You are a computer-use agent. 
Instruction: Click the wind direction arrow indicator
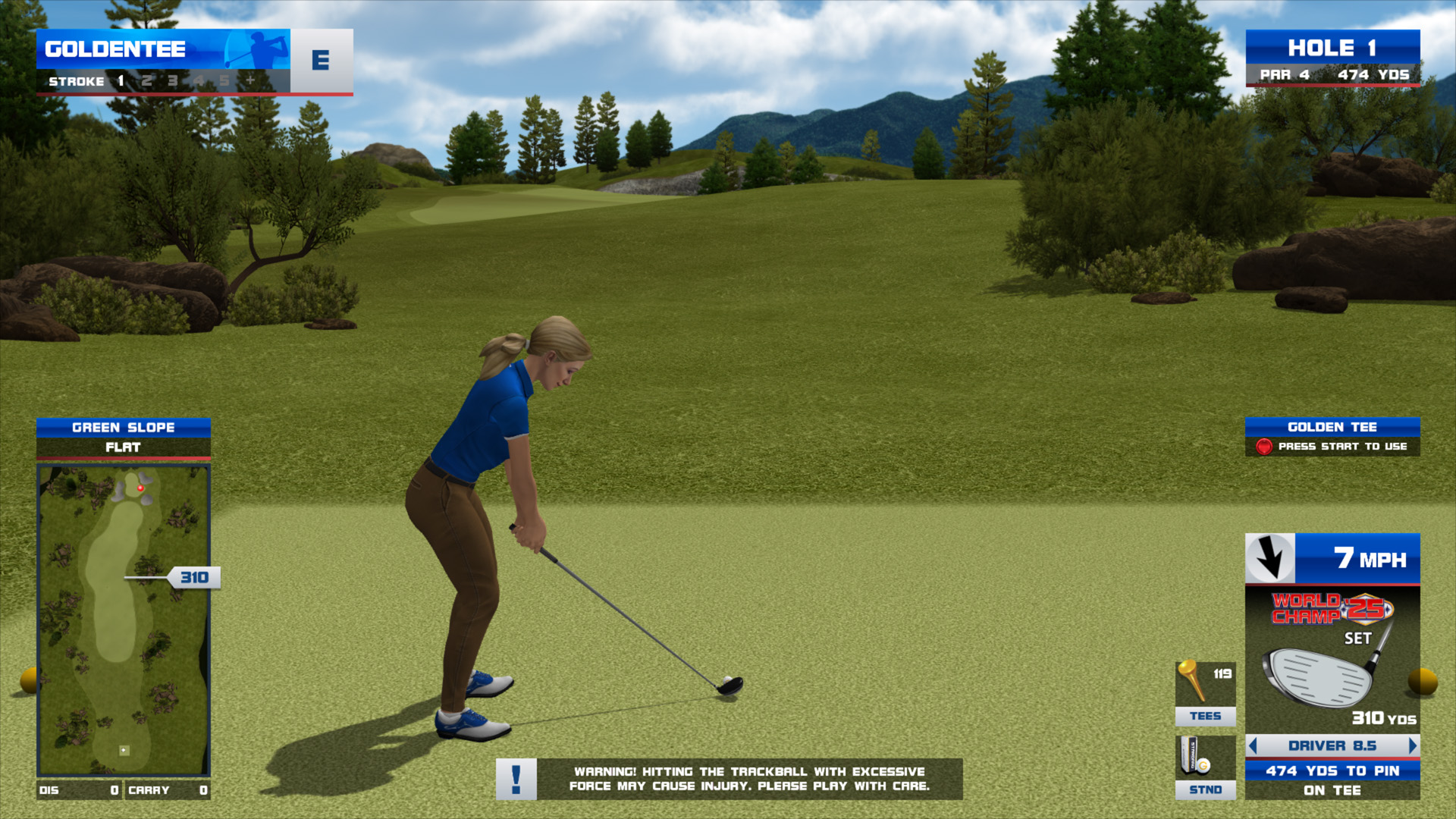(x=1270, y=559)
